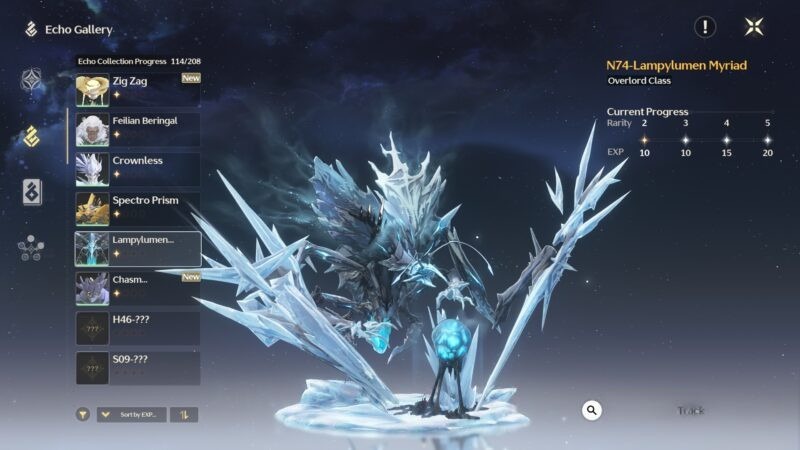Track the Lampylumen Myriad echo
This screenshot has width=800, height=450.
[x=690, y=411]
